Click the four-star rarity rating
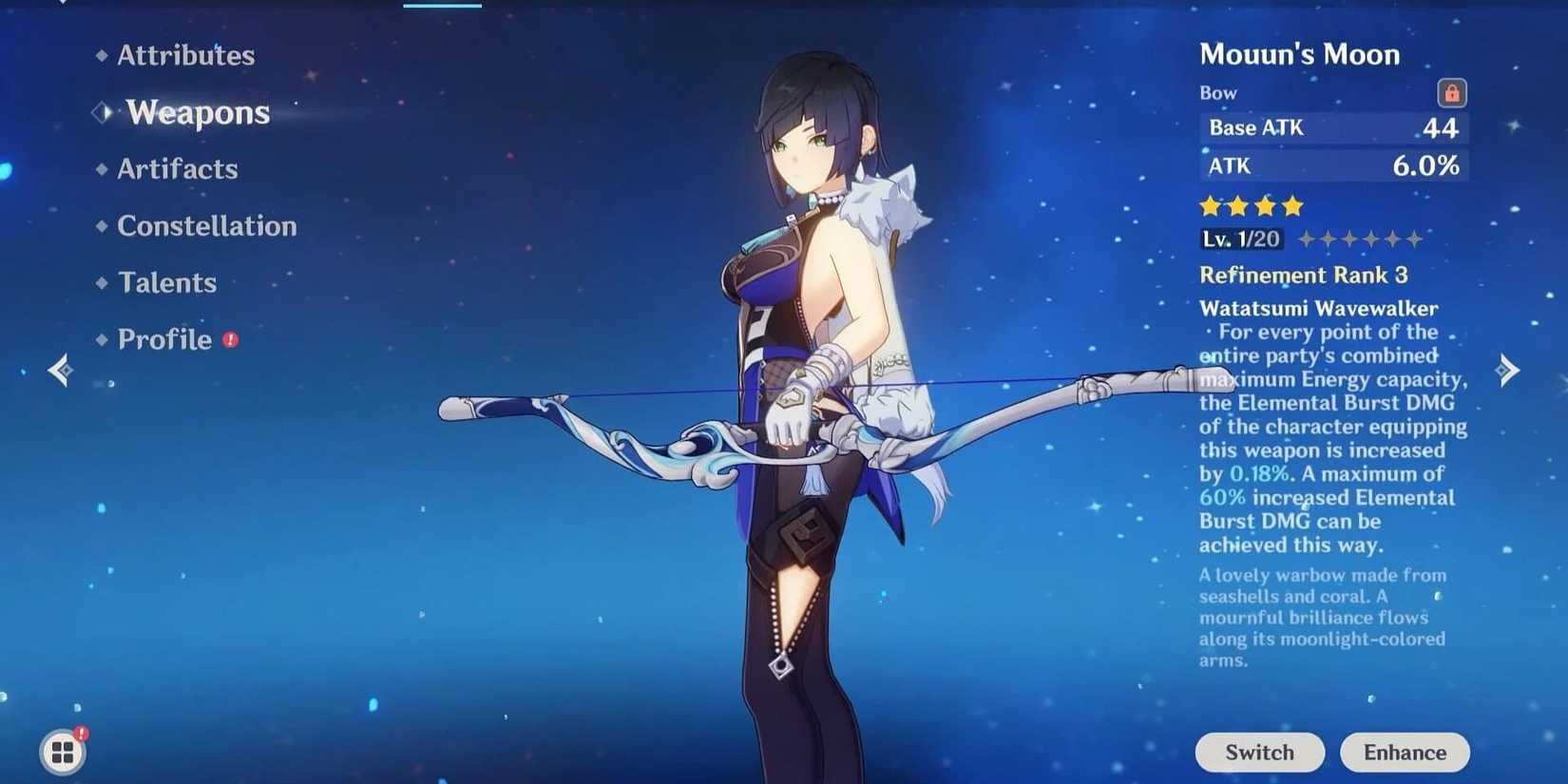The height and width of the screenshot is (784, 1568). [x=1250, y=205]
